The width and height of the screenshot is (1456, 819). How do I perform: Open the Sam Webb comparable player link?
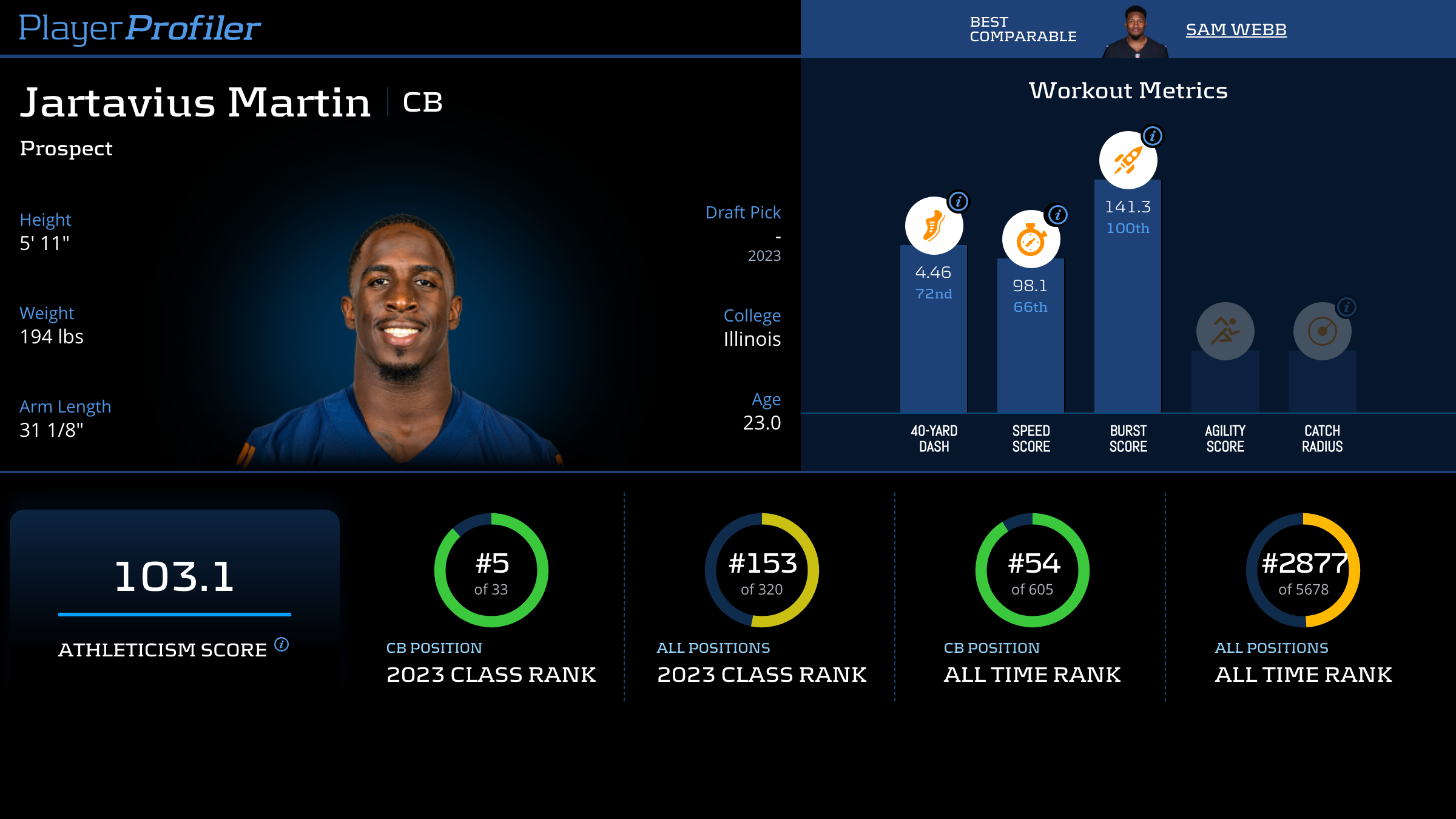[x=1236, y=29]
